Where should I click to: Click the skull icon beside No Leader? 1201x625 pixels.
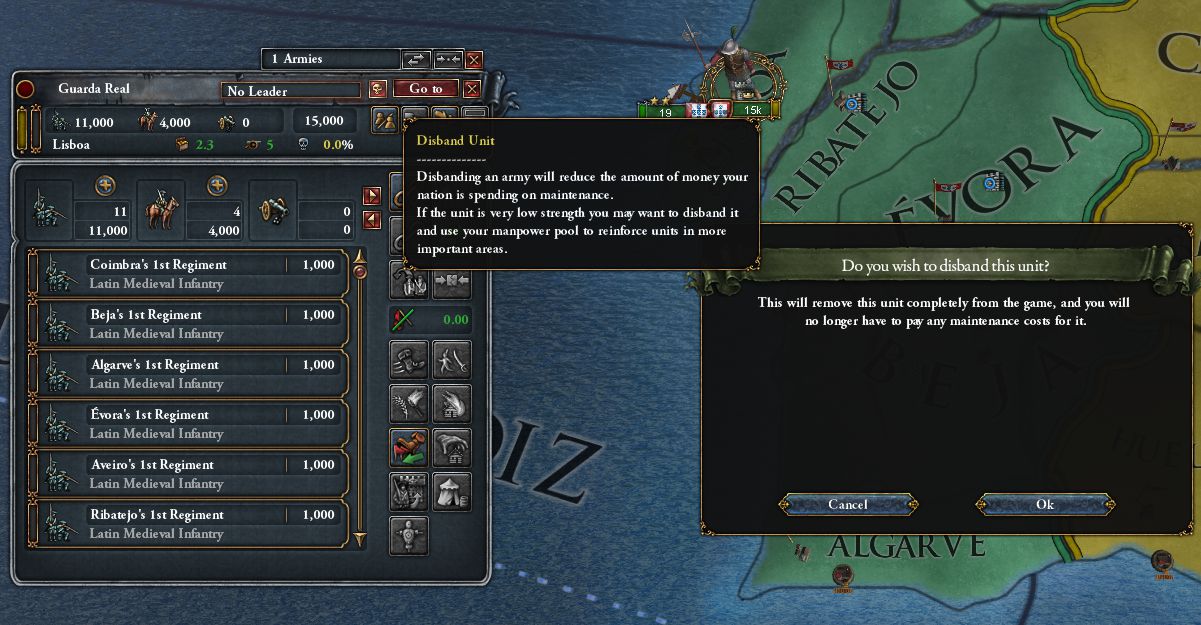pyautogui.click(x=378, y=89)
